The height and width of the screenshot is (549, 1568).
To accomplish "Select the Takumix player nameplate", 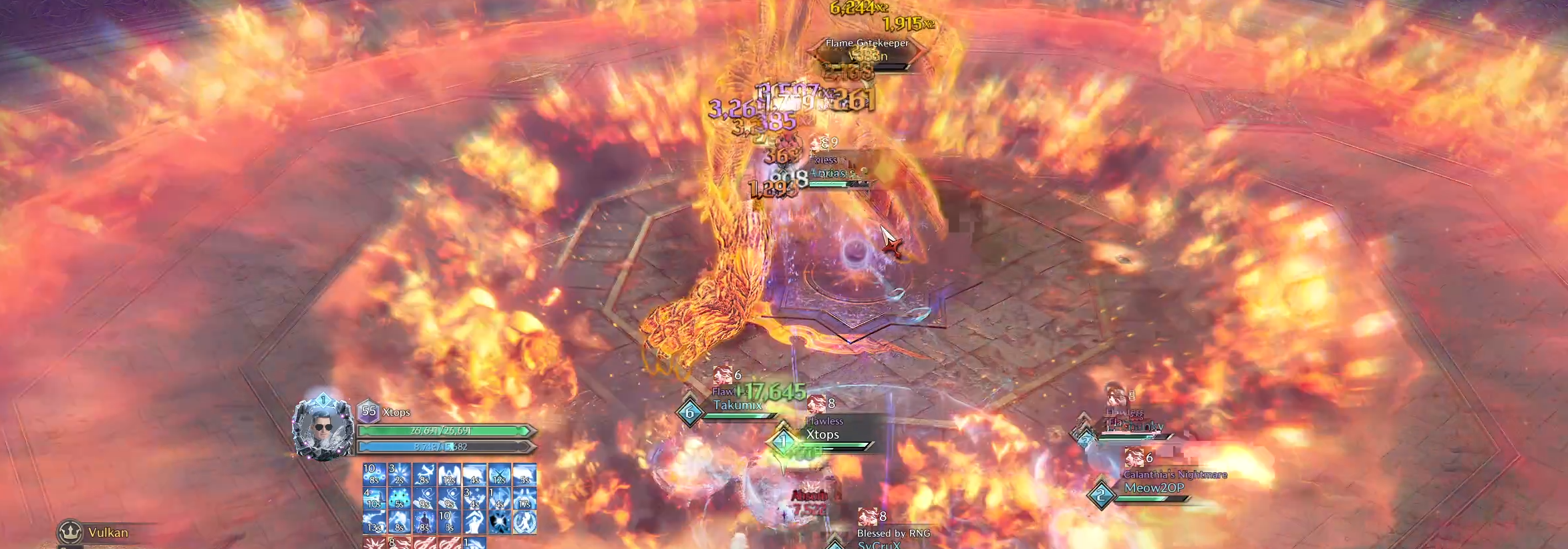I will pyautogui.click(x=736, y=405).
